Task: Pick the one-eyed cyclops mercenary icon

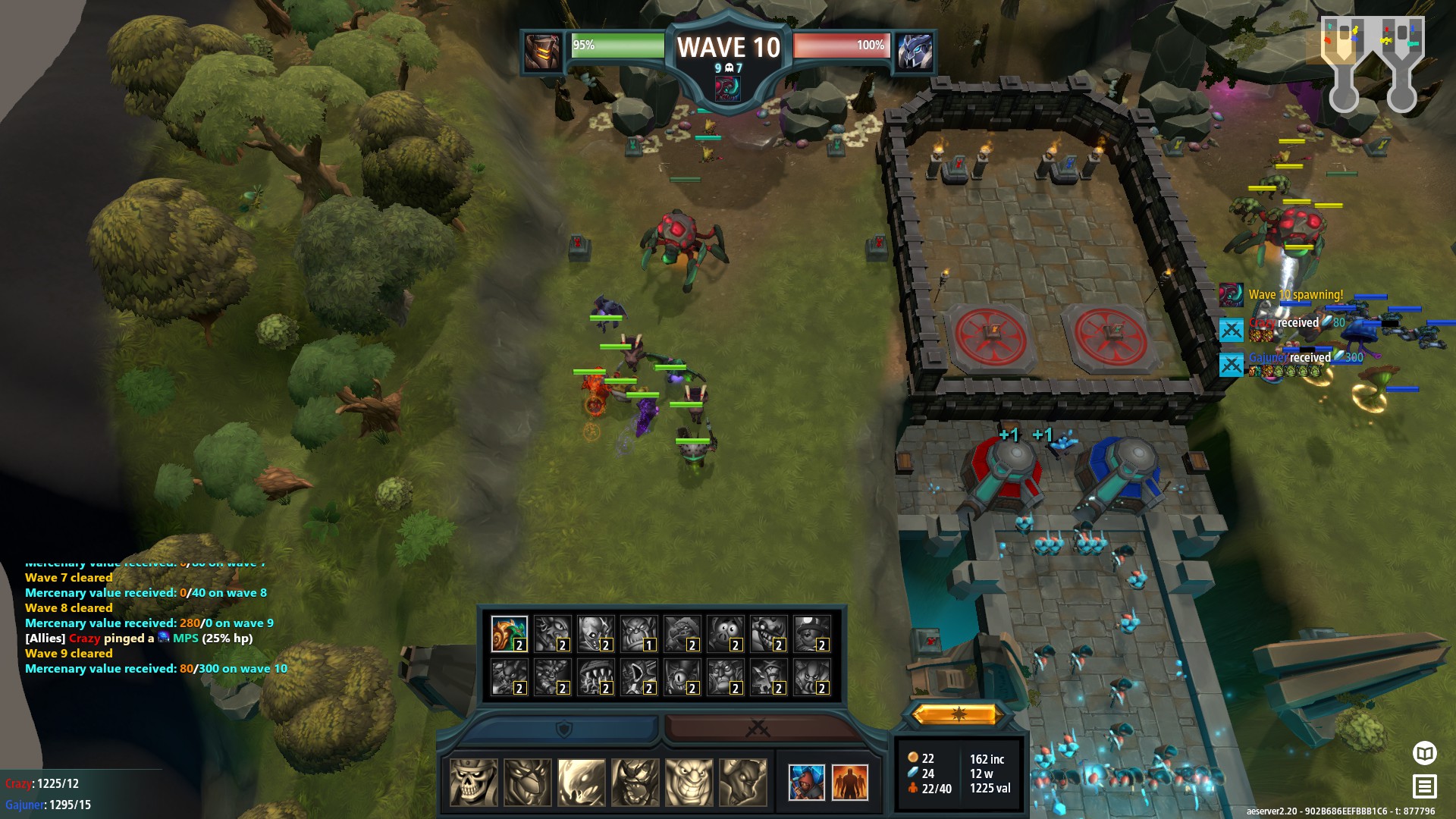Action: click(682, 677)
